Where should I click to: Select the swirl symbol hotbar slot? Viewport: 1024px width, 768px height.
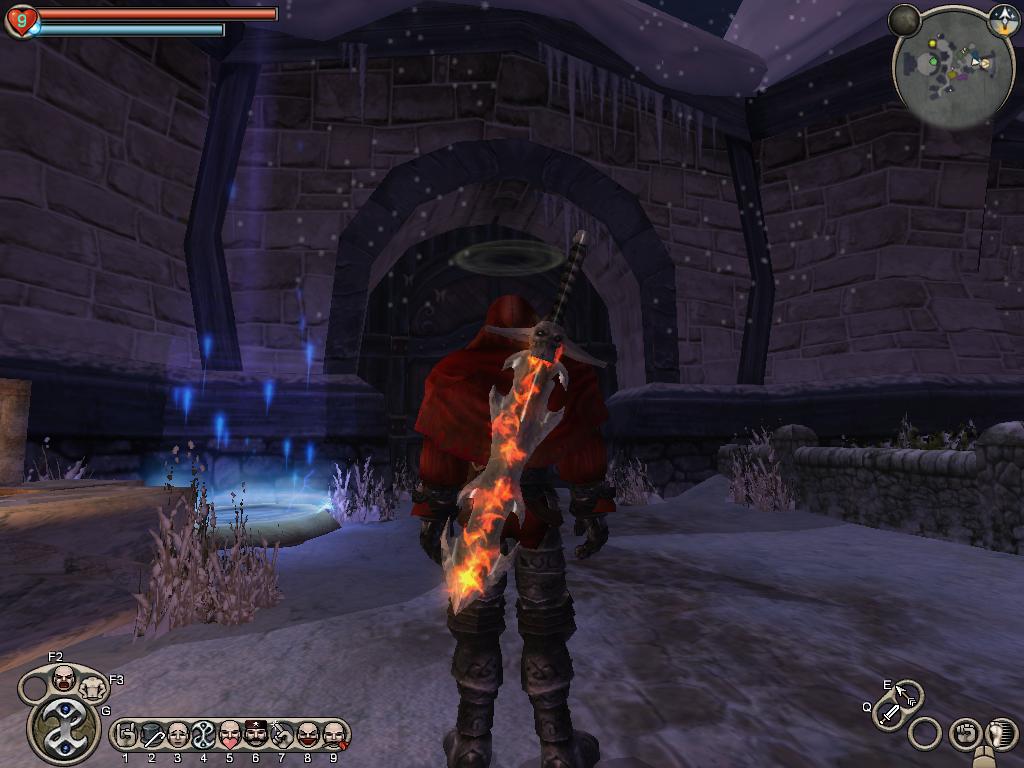click(x=204, y=736)
